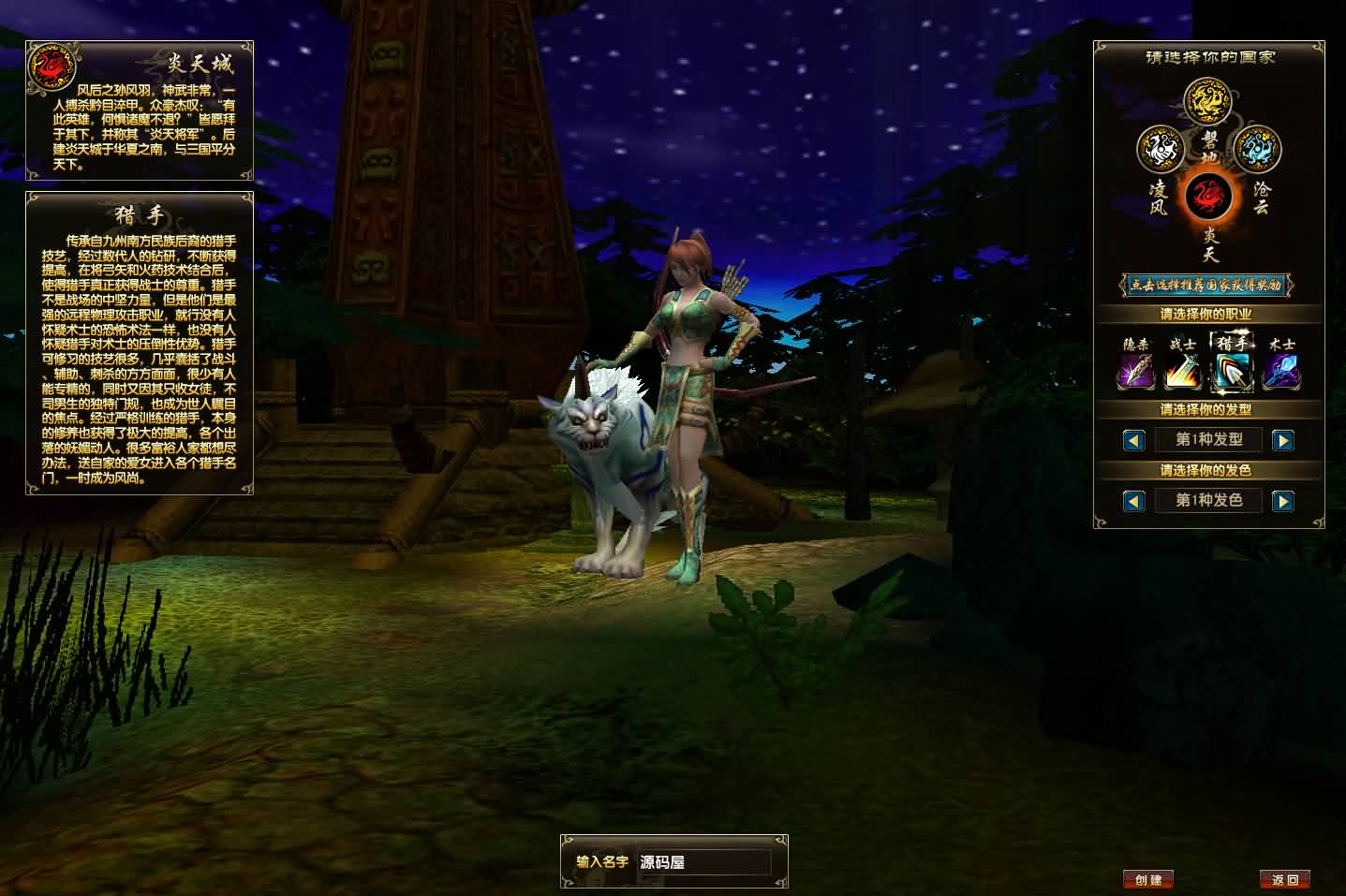Select the 猎手 hunter arrow class icon

(1232, 370)
